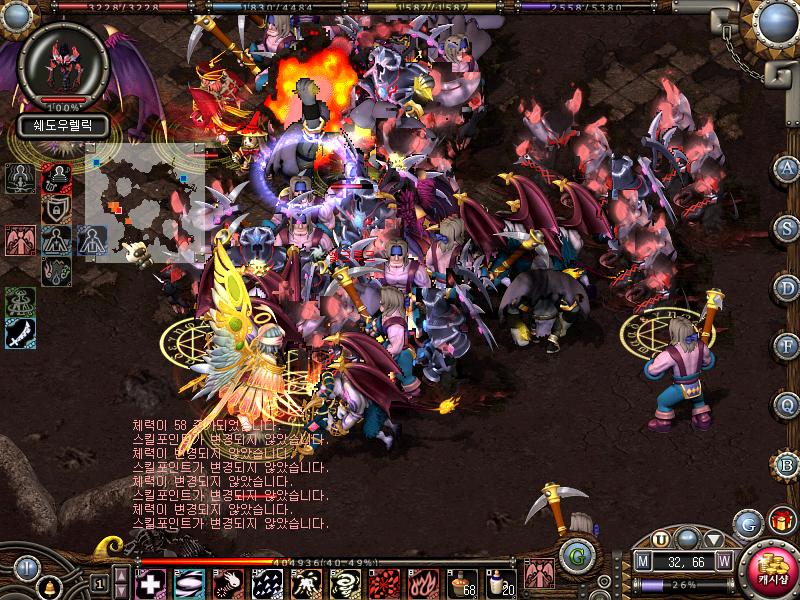
Task: Click the blue G button beside the gift
Action: tap(748, 524)
